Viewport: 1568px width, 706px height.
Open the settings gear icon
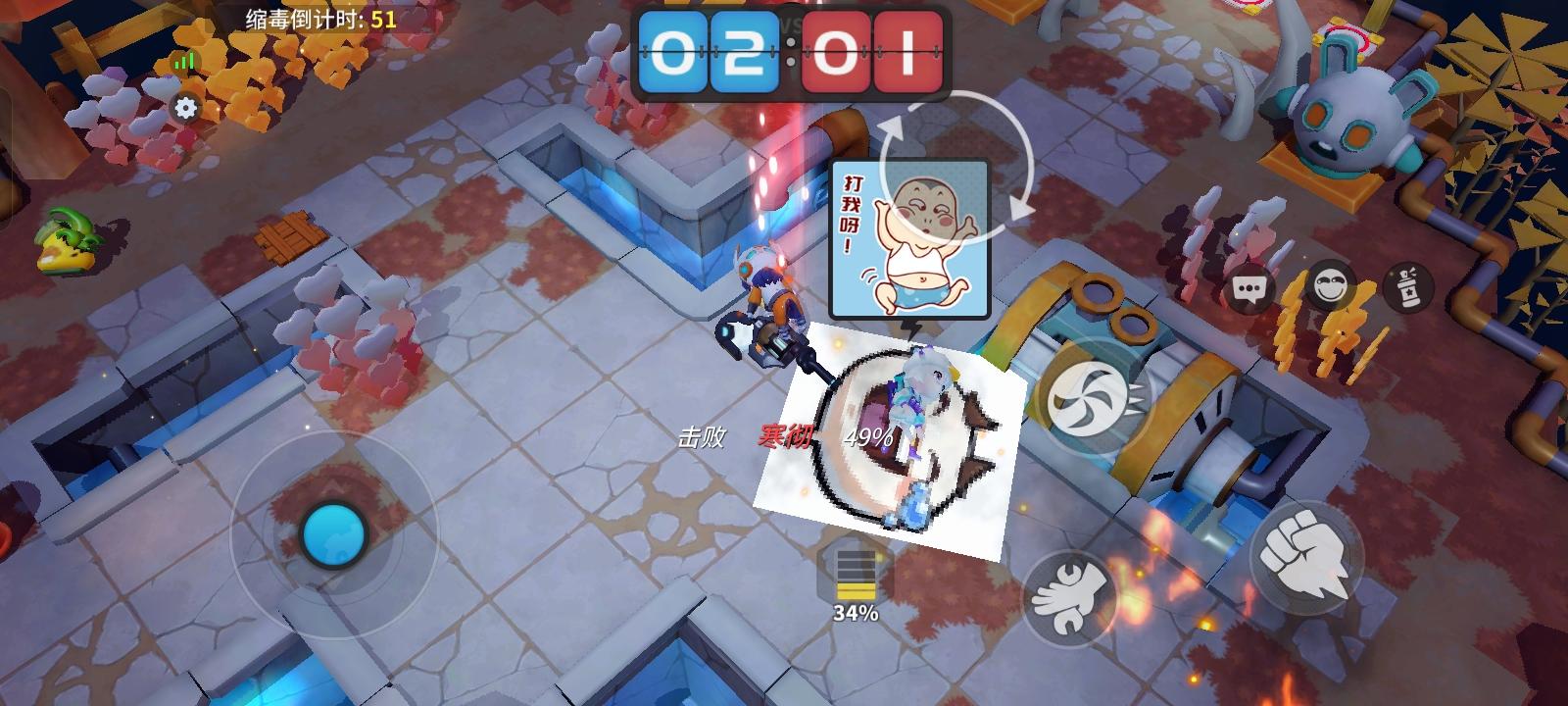pos(186,108)
